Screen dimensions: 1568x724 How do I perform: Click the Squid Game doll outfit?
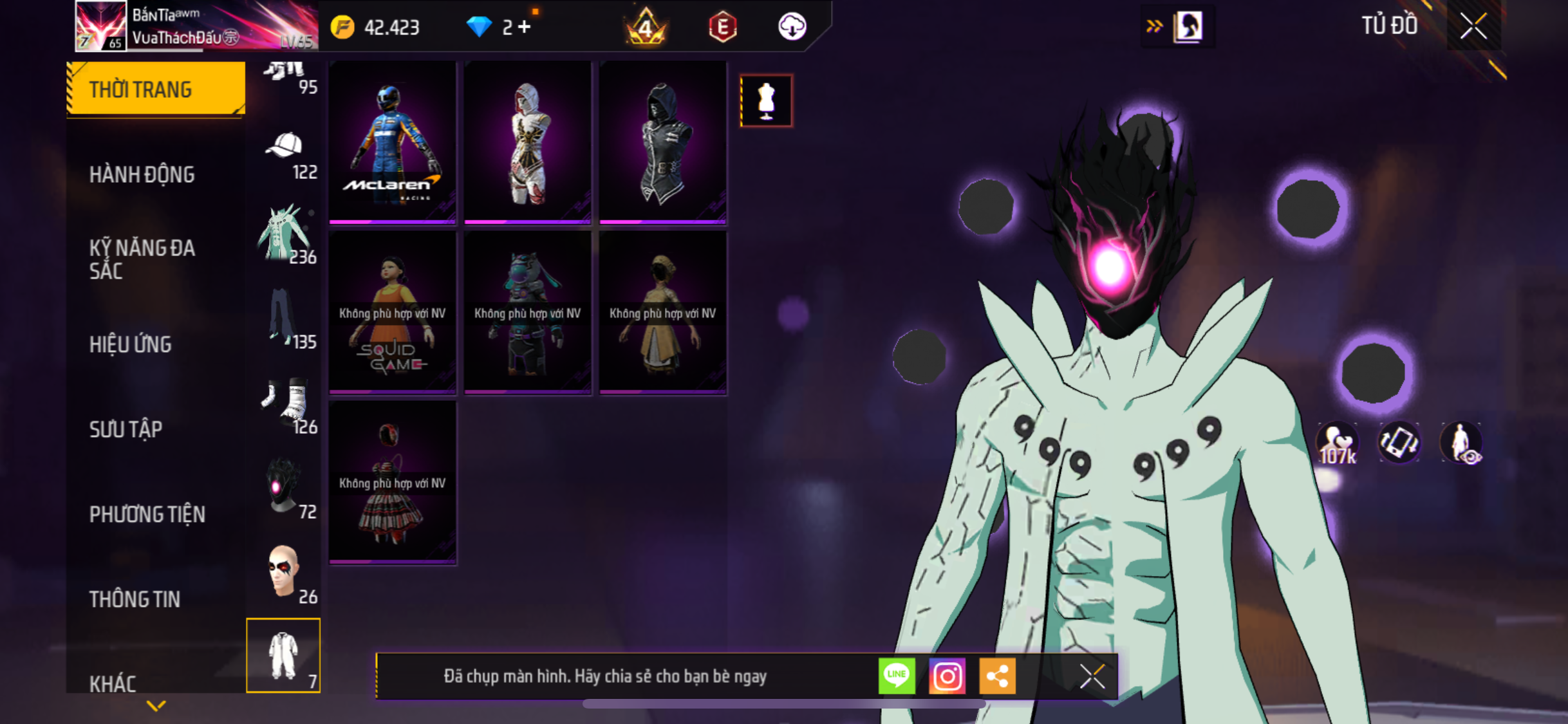(393, 312)
